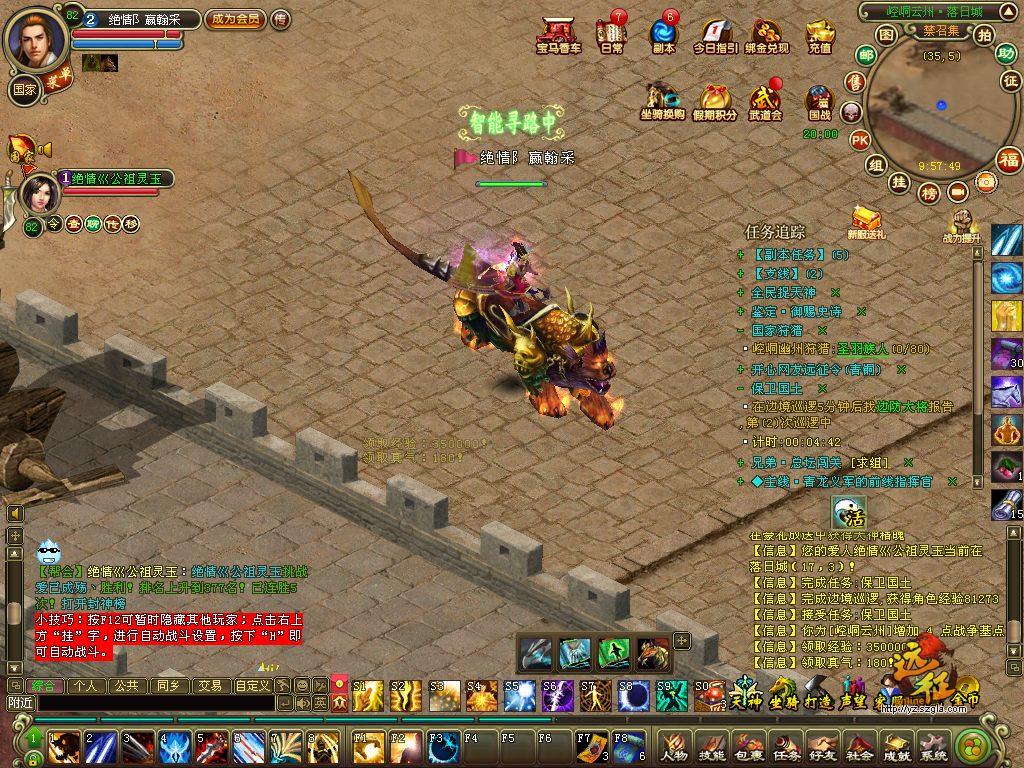Image resolution: width=1024 pixels, height=768 pixels.
Task: Select the 主线 青龙义军 main quest entry
Action: point(850,481)
